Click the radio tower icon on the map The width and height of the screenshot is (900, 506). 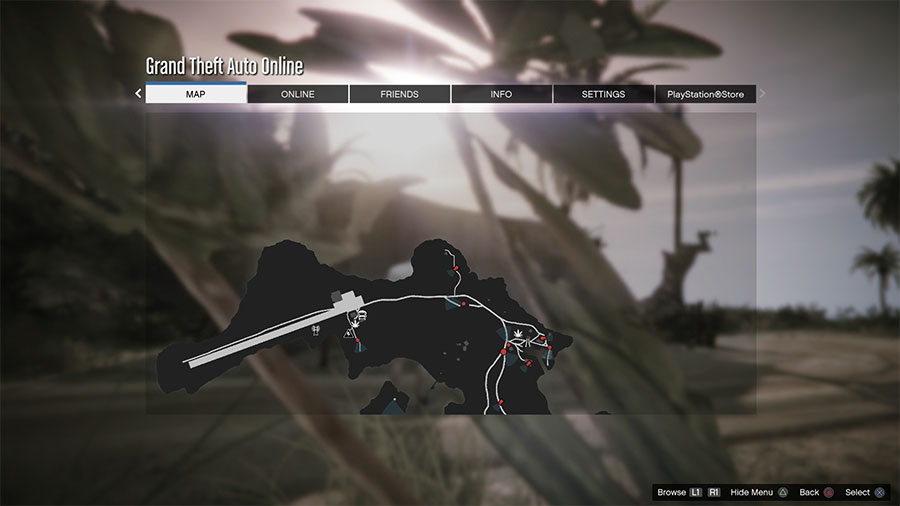[316, 327]
